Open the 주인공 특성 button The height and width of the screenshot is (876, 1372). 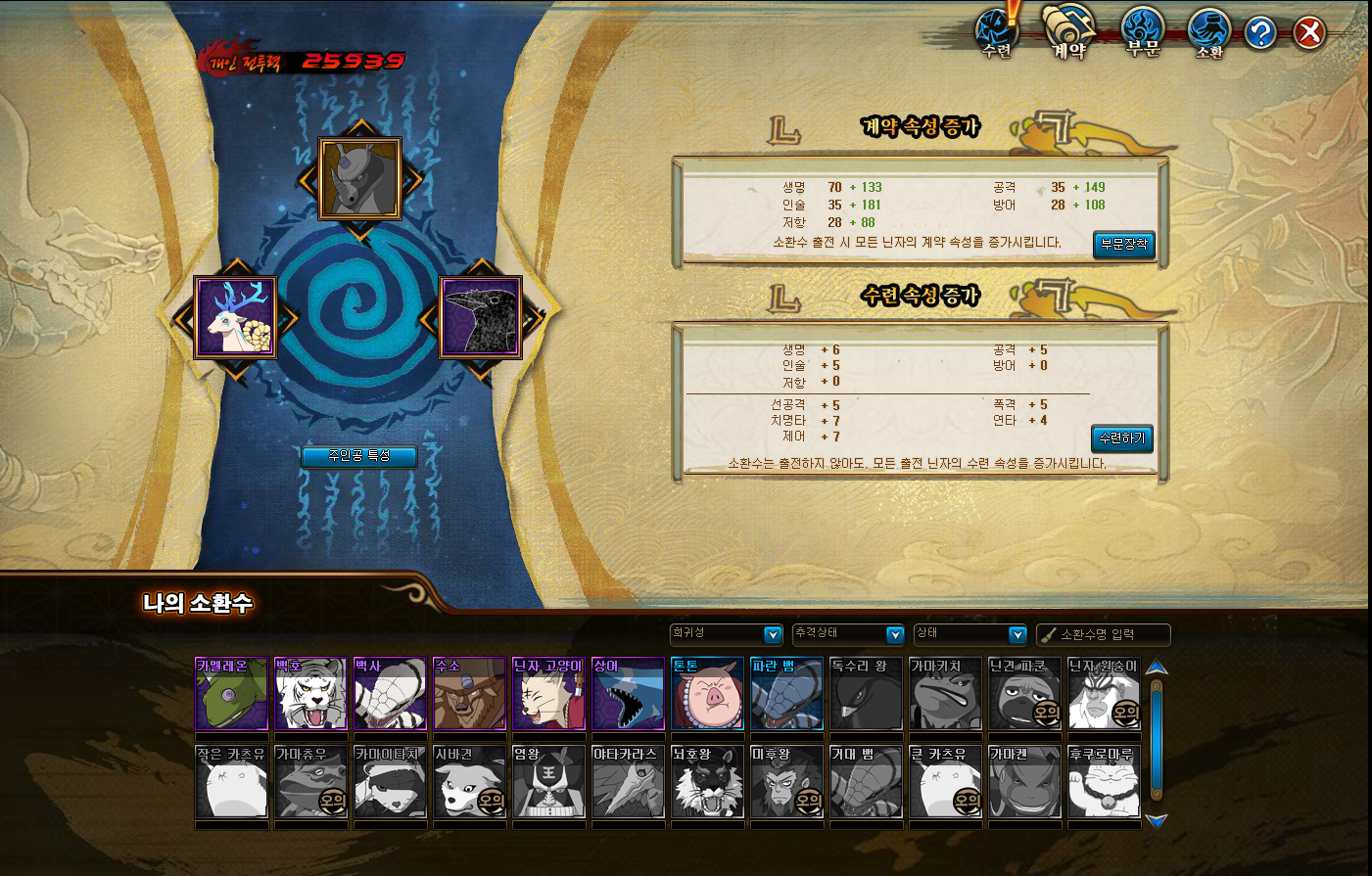tap(358, 456)
